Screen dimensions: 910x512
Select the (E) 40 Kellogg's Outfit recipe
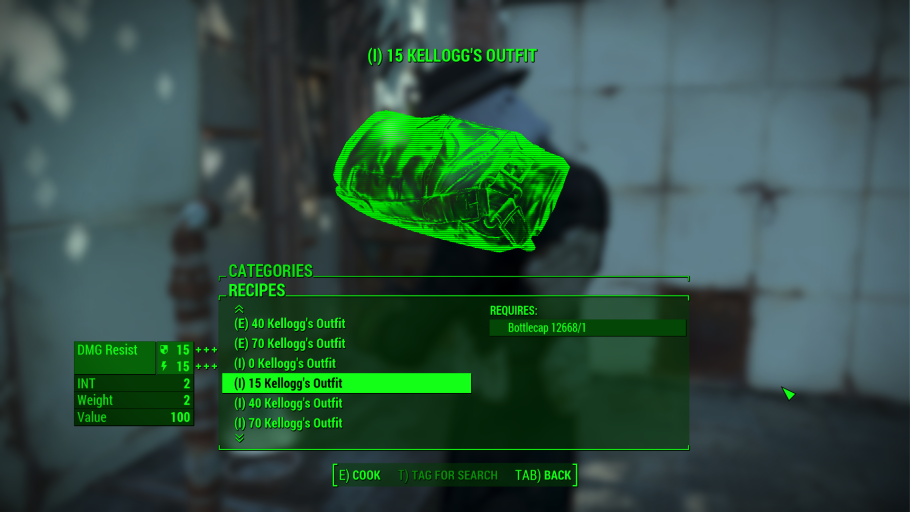tap(289, 324)
